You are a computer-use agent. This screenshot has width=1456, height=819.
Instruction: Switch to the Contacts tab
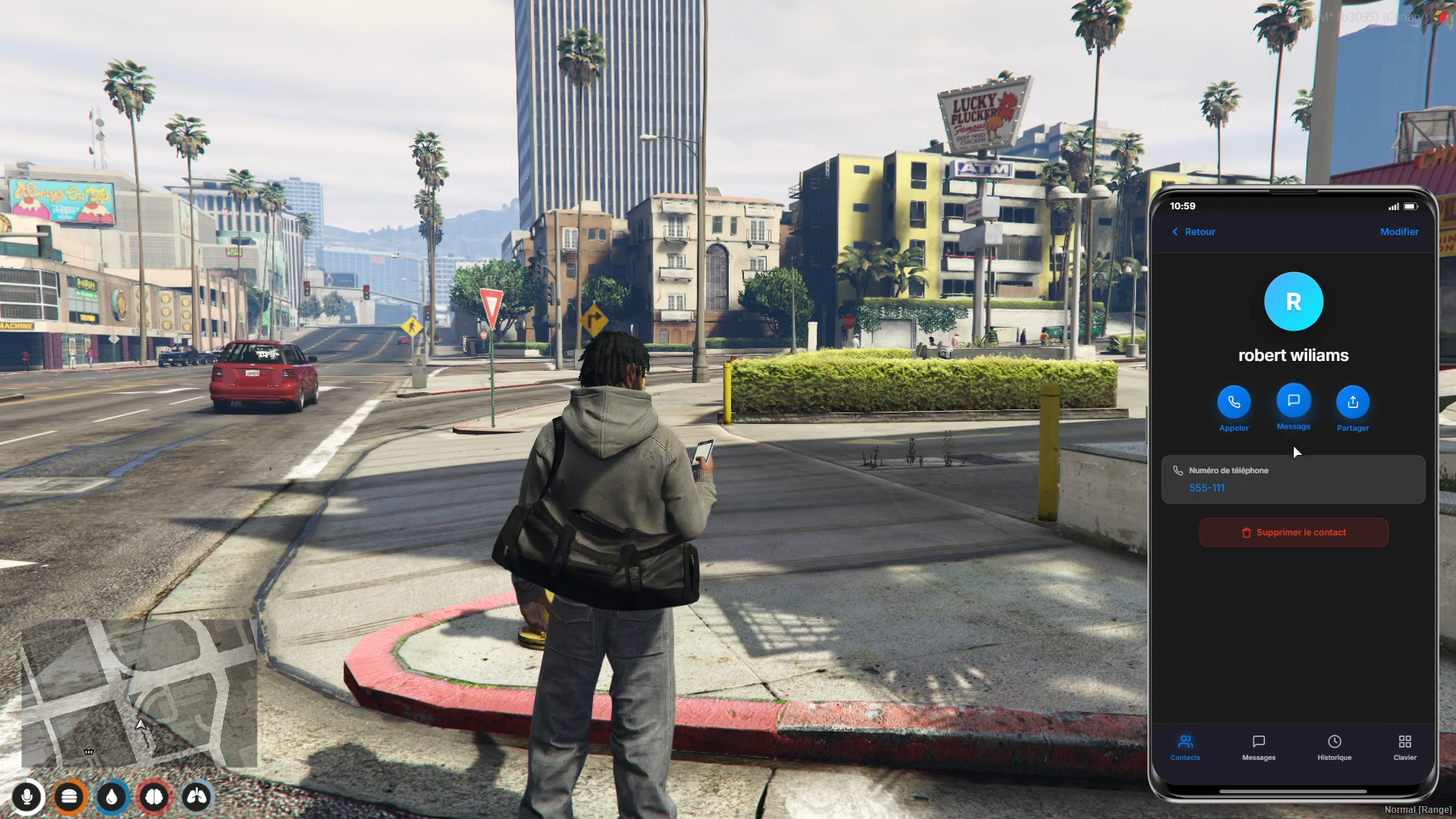[x=1185, y=747]
